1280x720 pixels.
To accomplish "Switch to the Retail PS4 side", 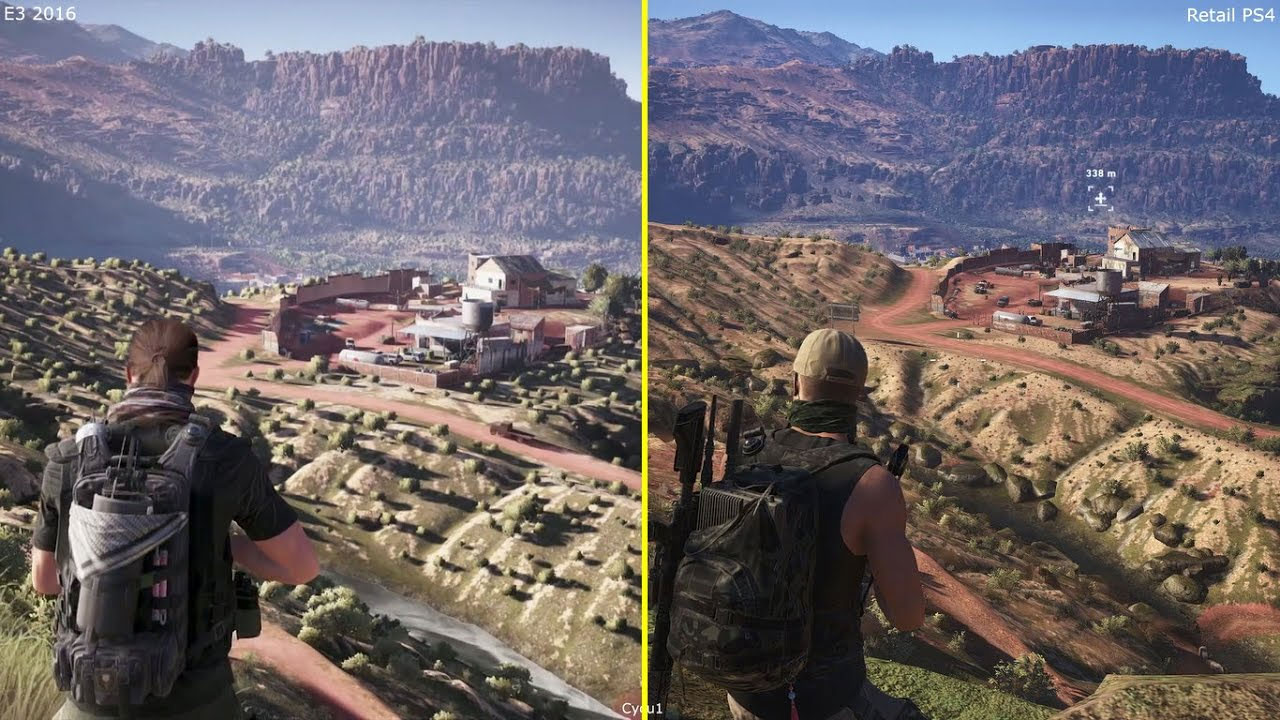I will (960, 360).
